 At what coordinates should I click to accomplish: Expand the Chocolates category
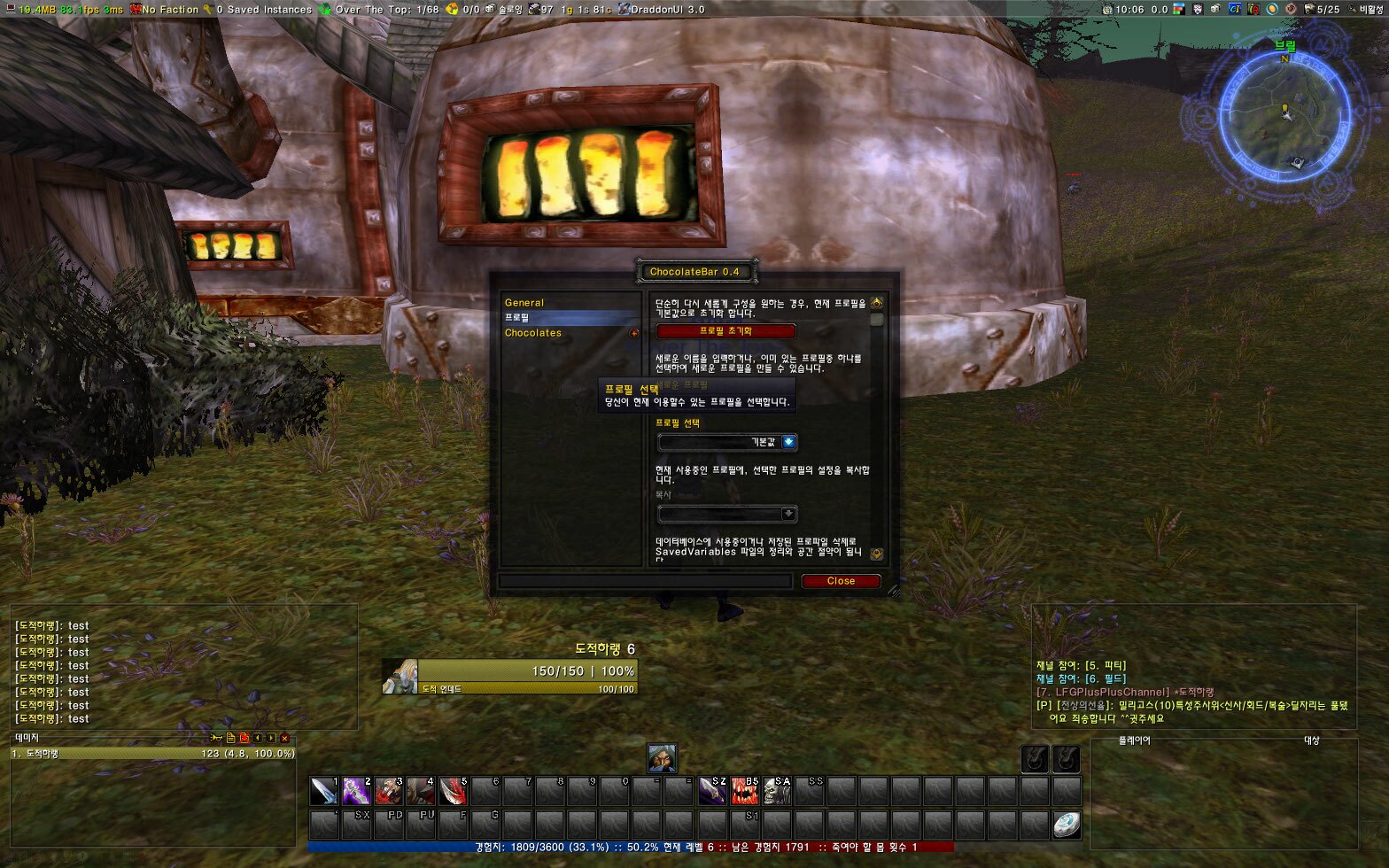point(634,333)
